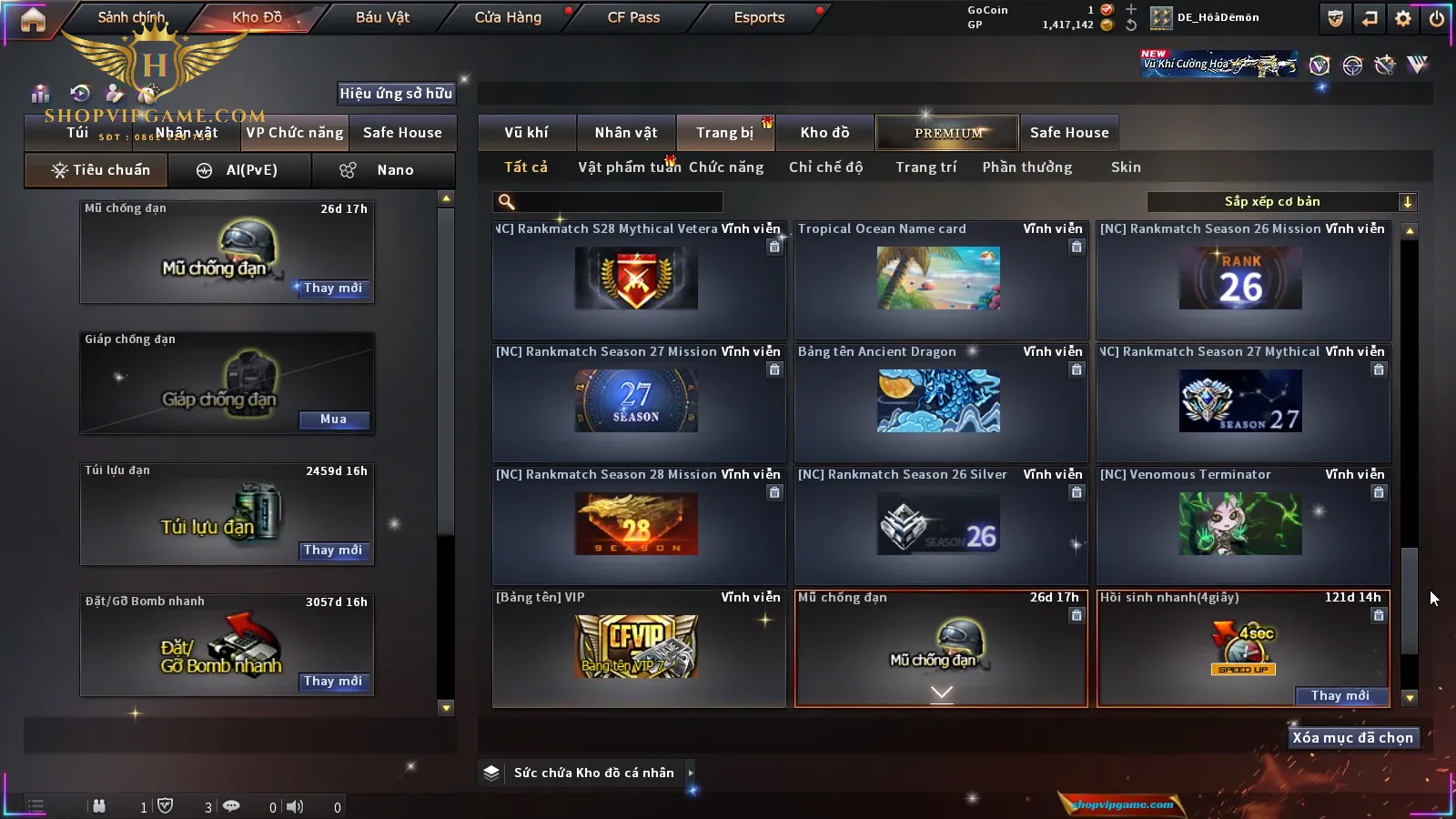Screen dimensions: 1456x819
Task: Switch to the Vũ khí tab
Action: (526, 133)
